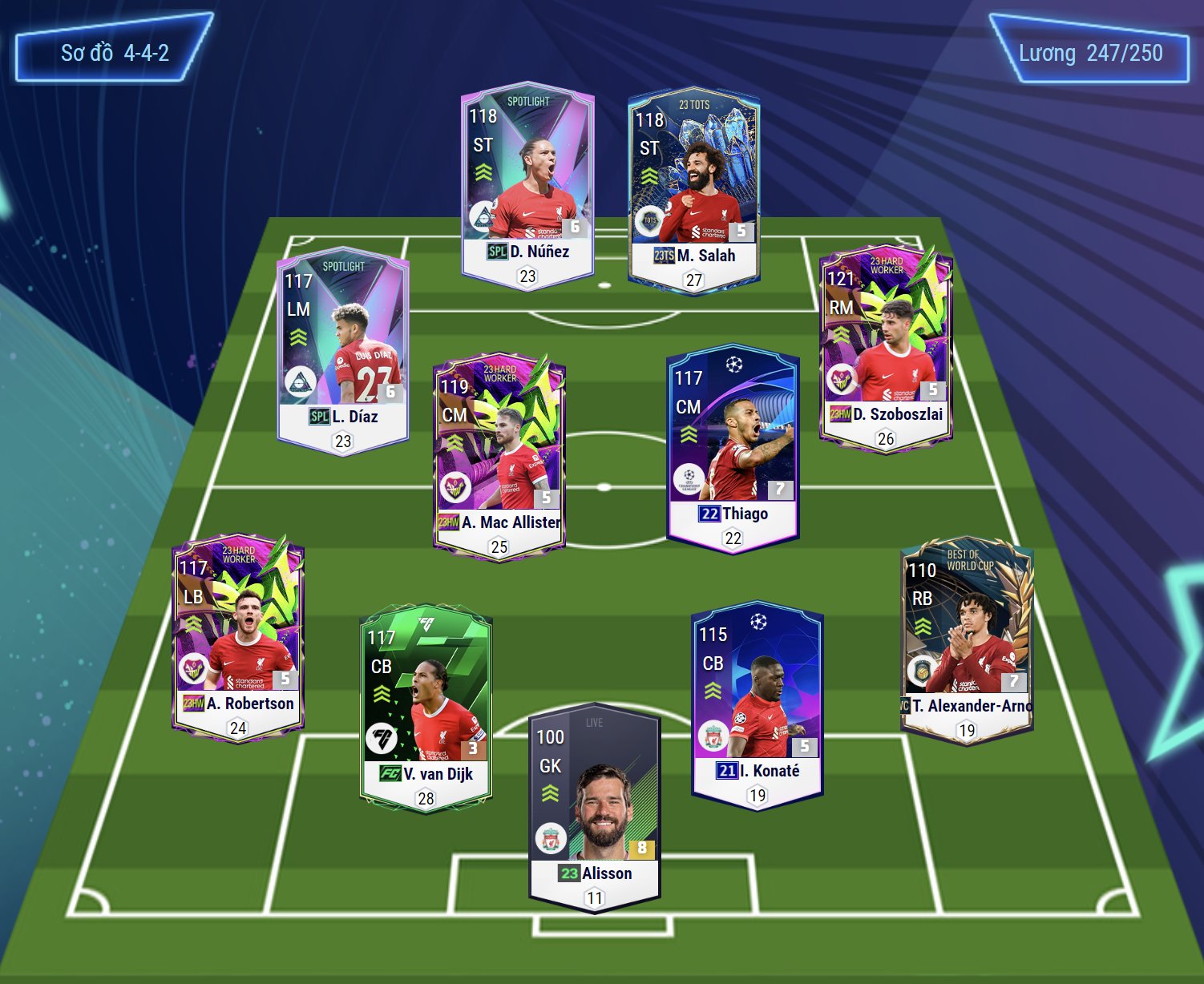Choose the D. Szoboszlai right midfielder card
The image size is (1204, 984).
(x=886, y=348)
